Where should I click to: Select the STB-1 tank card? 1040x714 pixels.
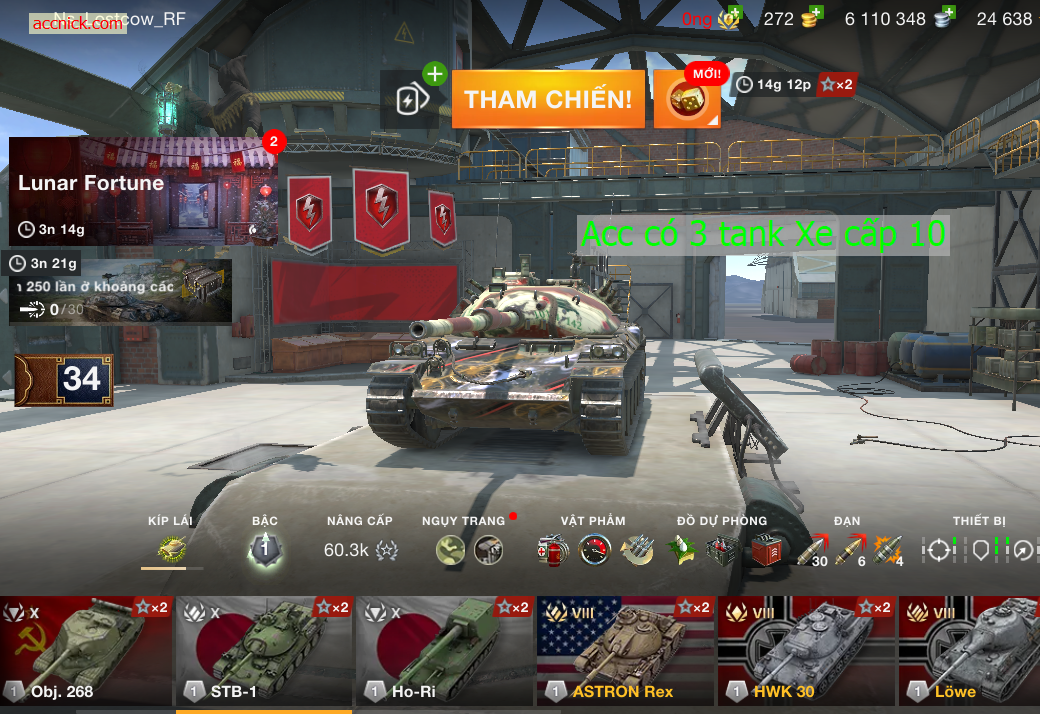pyautogui.click(x=264, y=651)
